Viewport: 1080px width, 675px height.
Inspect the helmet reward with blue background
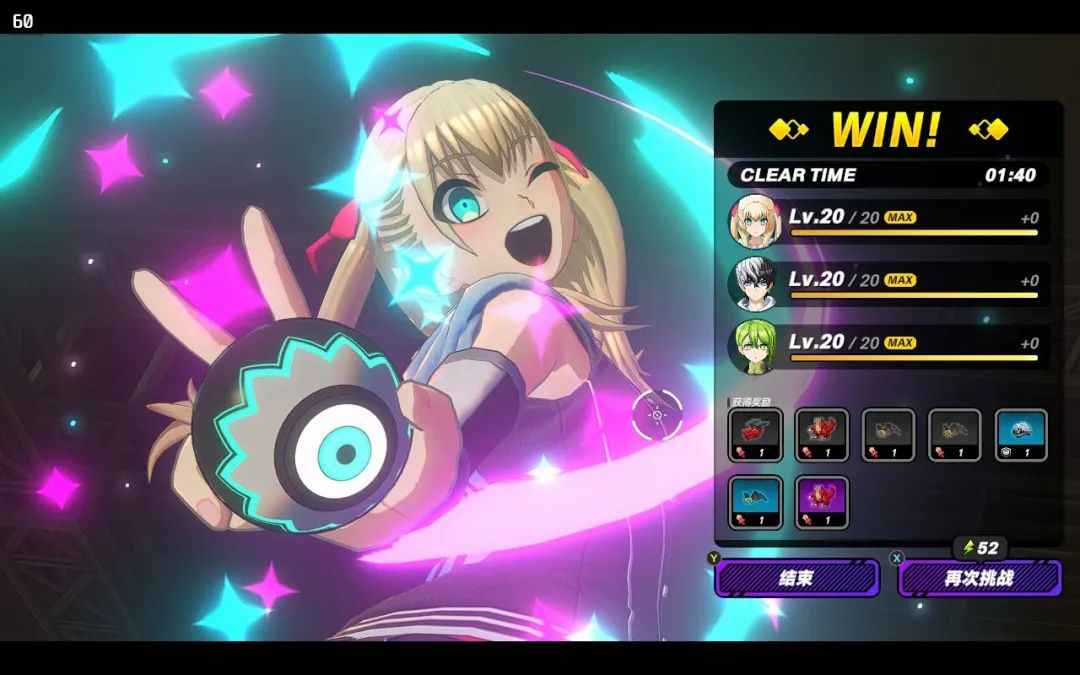[1021, 435]
